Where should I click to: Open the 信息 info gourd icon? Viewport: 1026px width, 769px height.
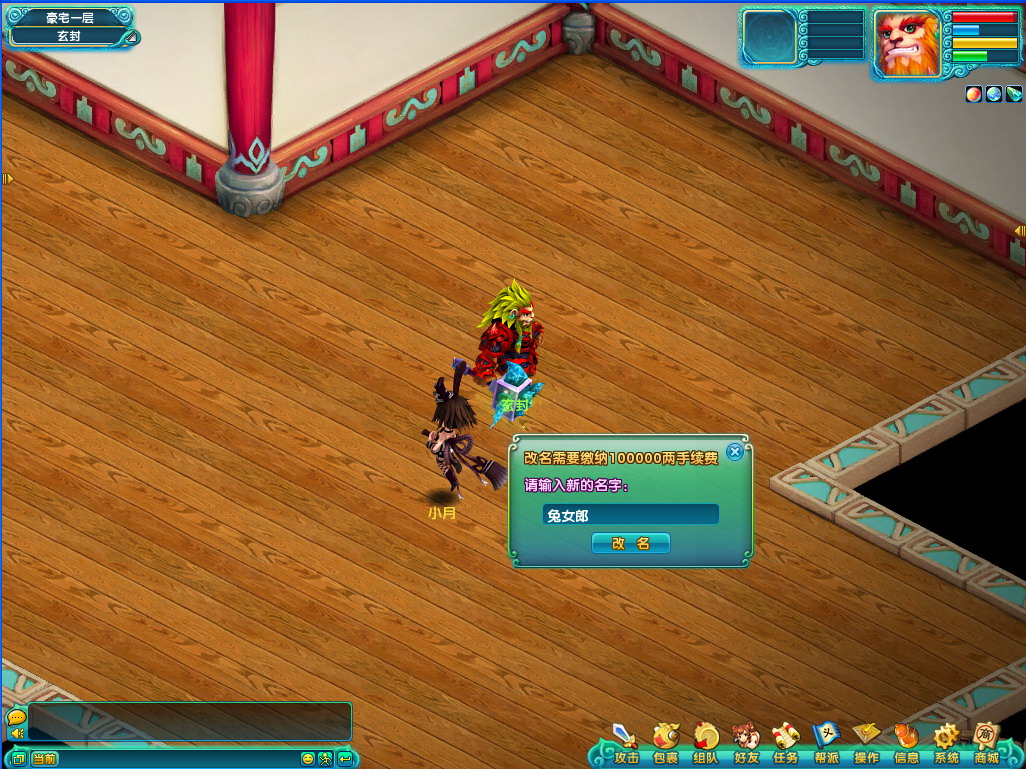(906, 740)
